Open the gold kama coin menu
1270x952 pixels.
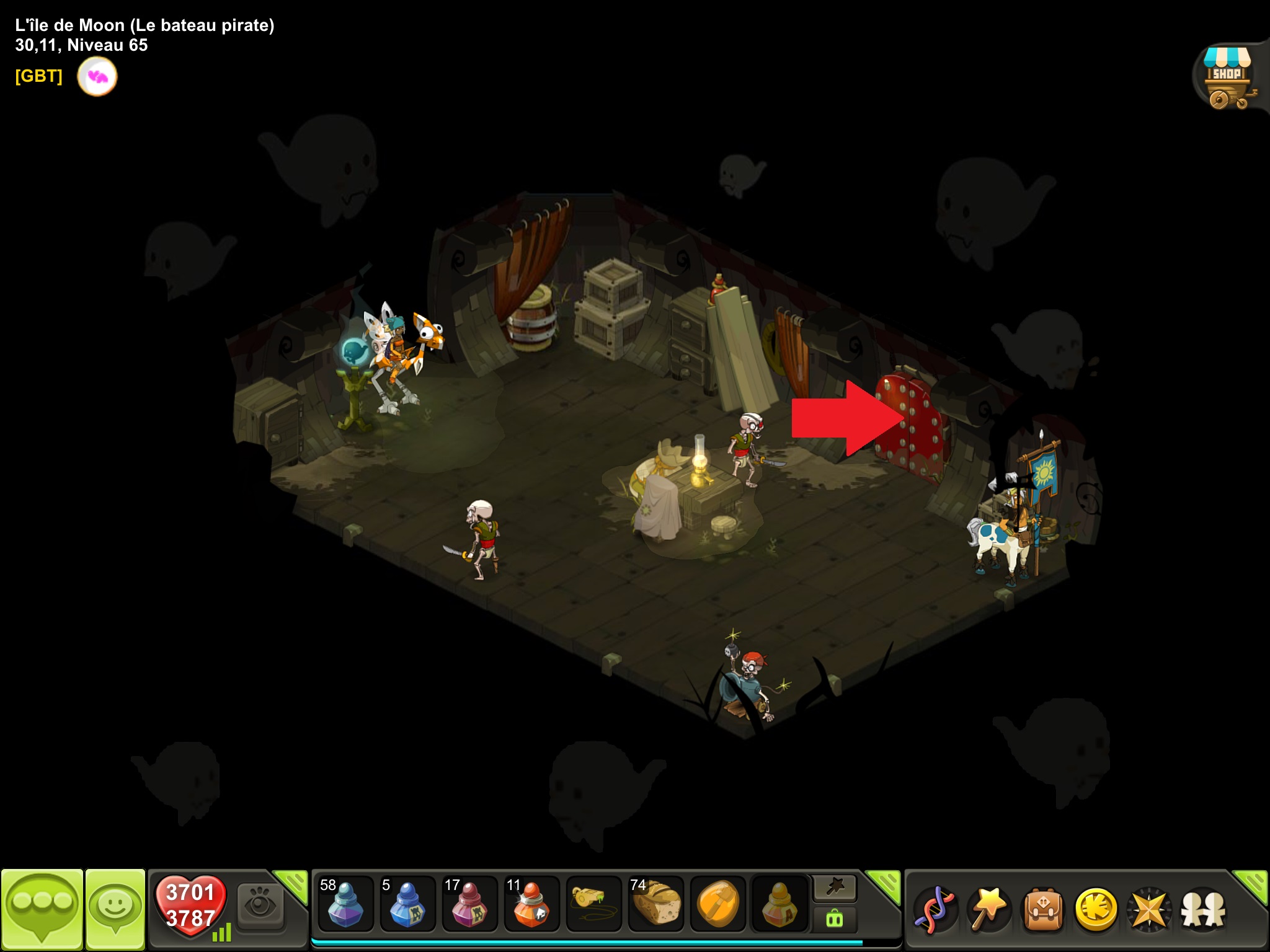coord(1096,909)
